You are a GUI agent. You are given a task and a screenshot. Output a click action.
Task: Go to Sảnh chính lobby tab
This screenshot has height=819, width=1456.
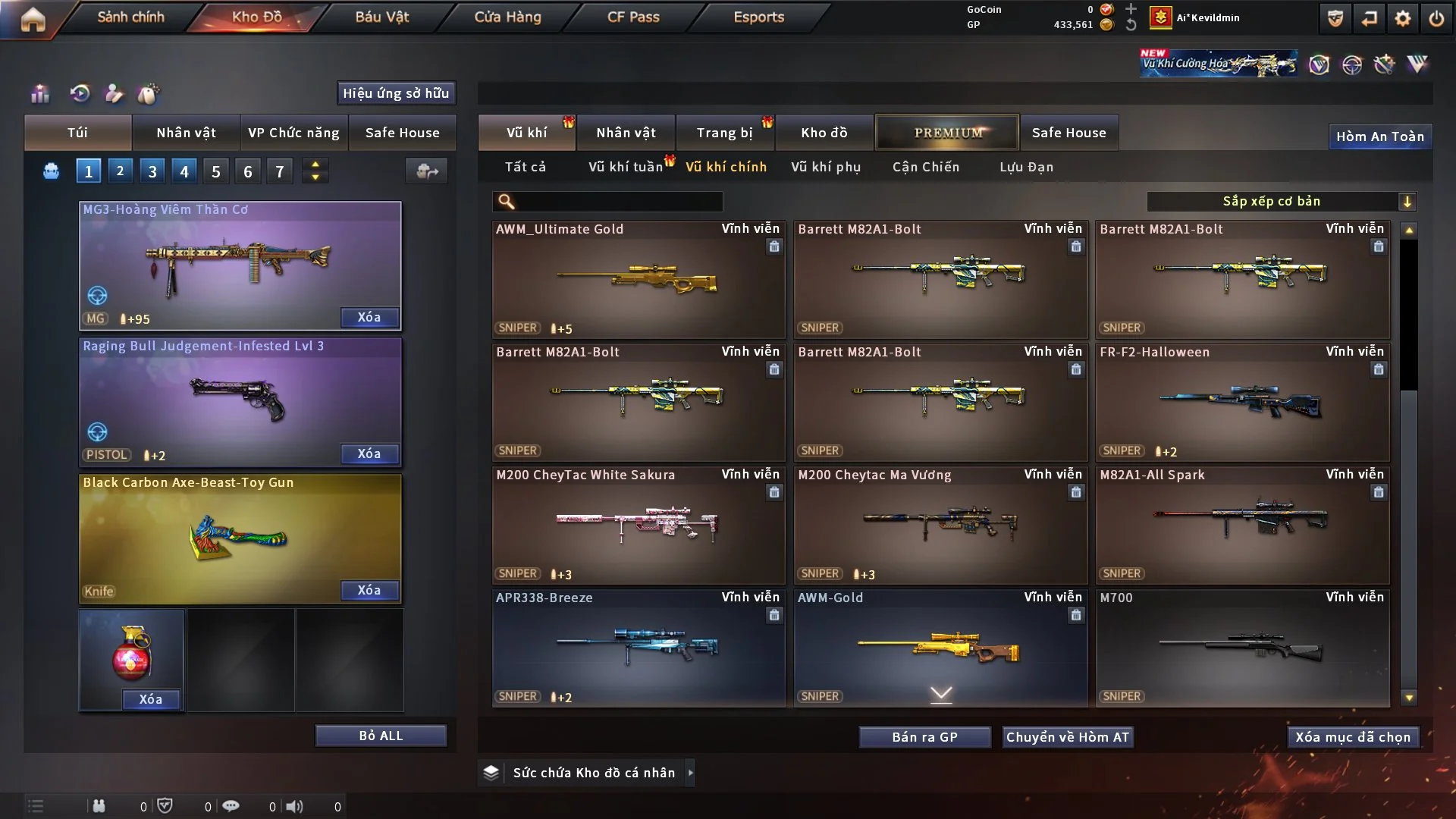(x=130, y=17)
